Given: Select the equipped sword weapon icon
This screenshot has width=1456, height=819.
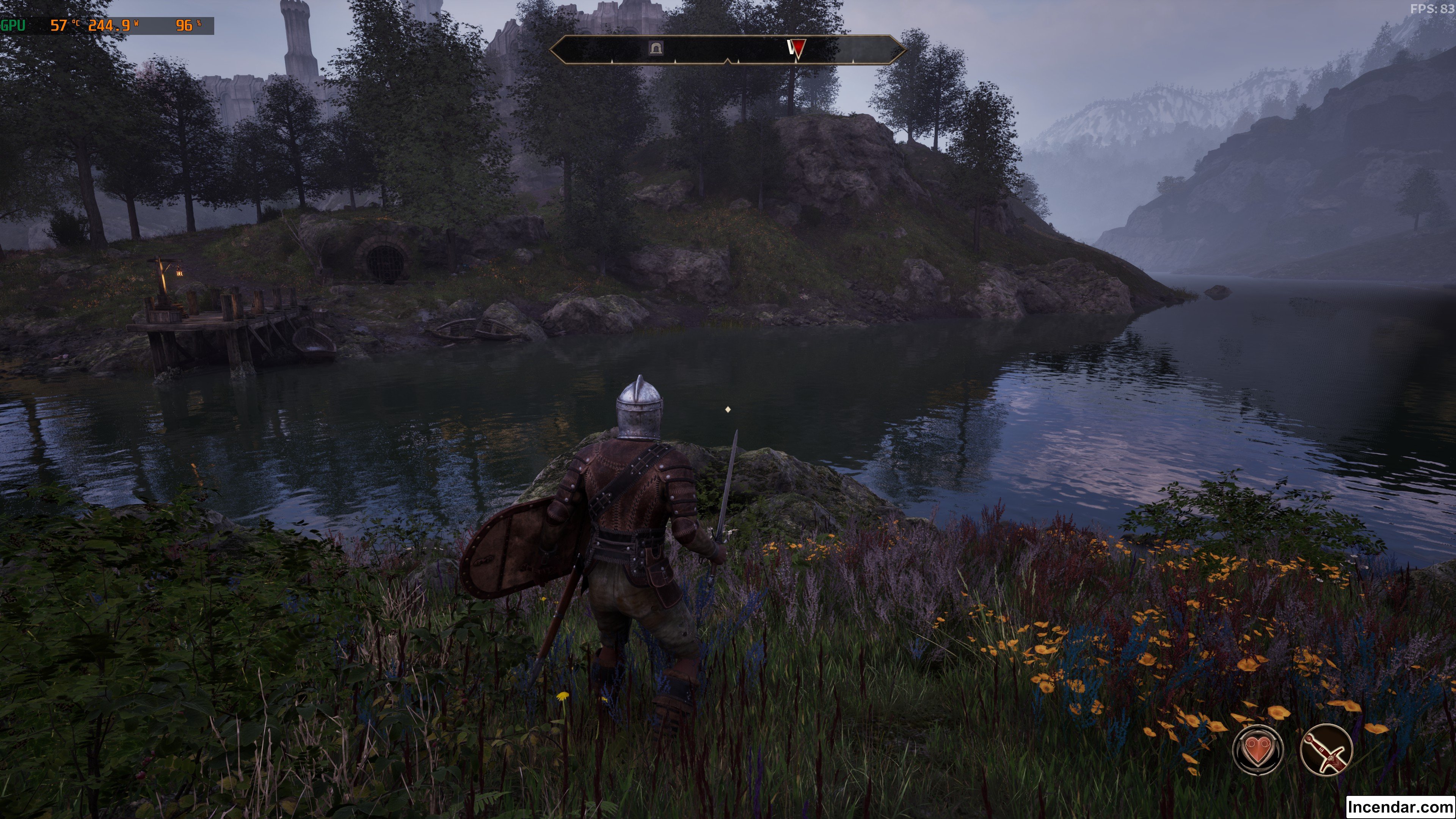Looking at the screenshot, I should pyautogui.click(x=1326, y=750).
